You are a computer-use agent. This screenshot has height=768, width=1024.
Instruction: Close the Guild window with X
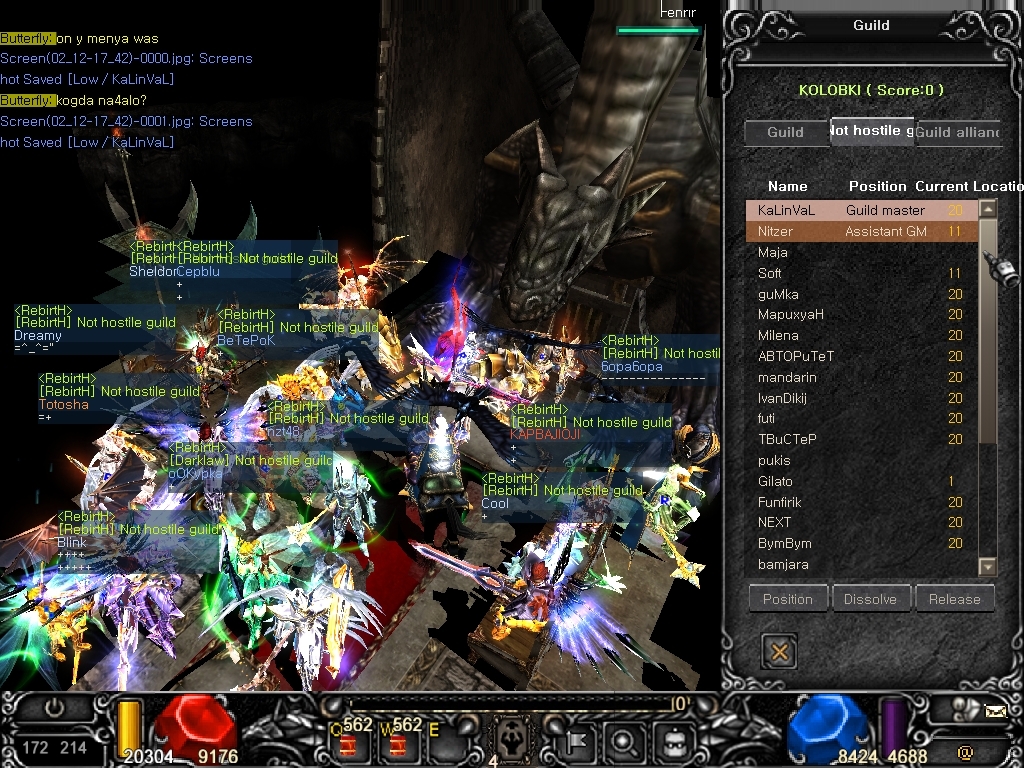779,652
